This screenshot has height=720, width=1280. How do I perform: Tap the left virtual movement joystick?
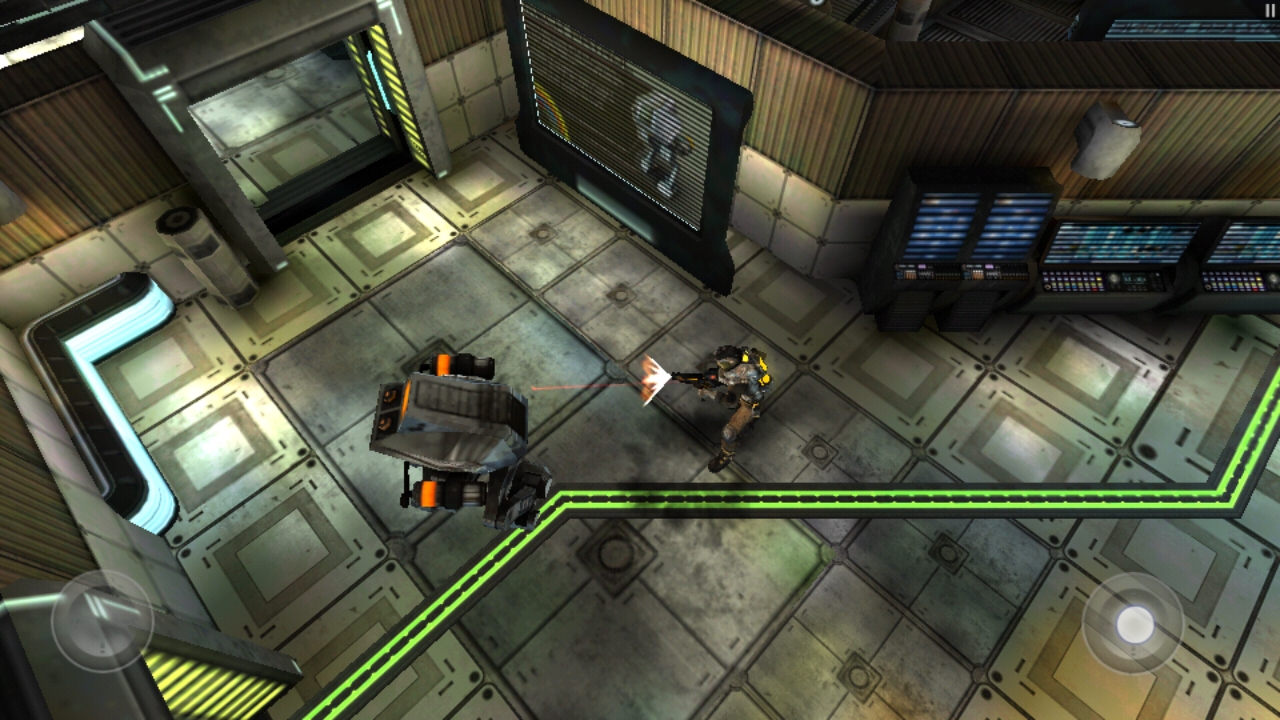coord(101,620)
